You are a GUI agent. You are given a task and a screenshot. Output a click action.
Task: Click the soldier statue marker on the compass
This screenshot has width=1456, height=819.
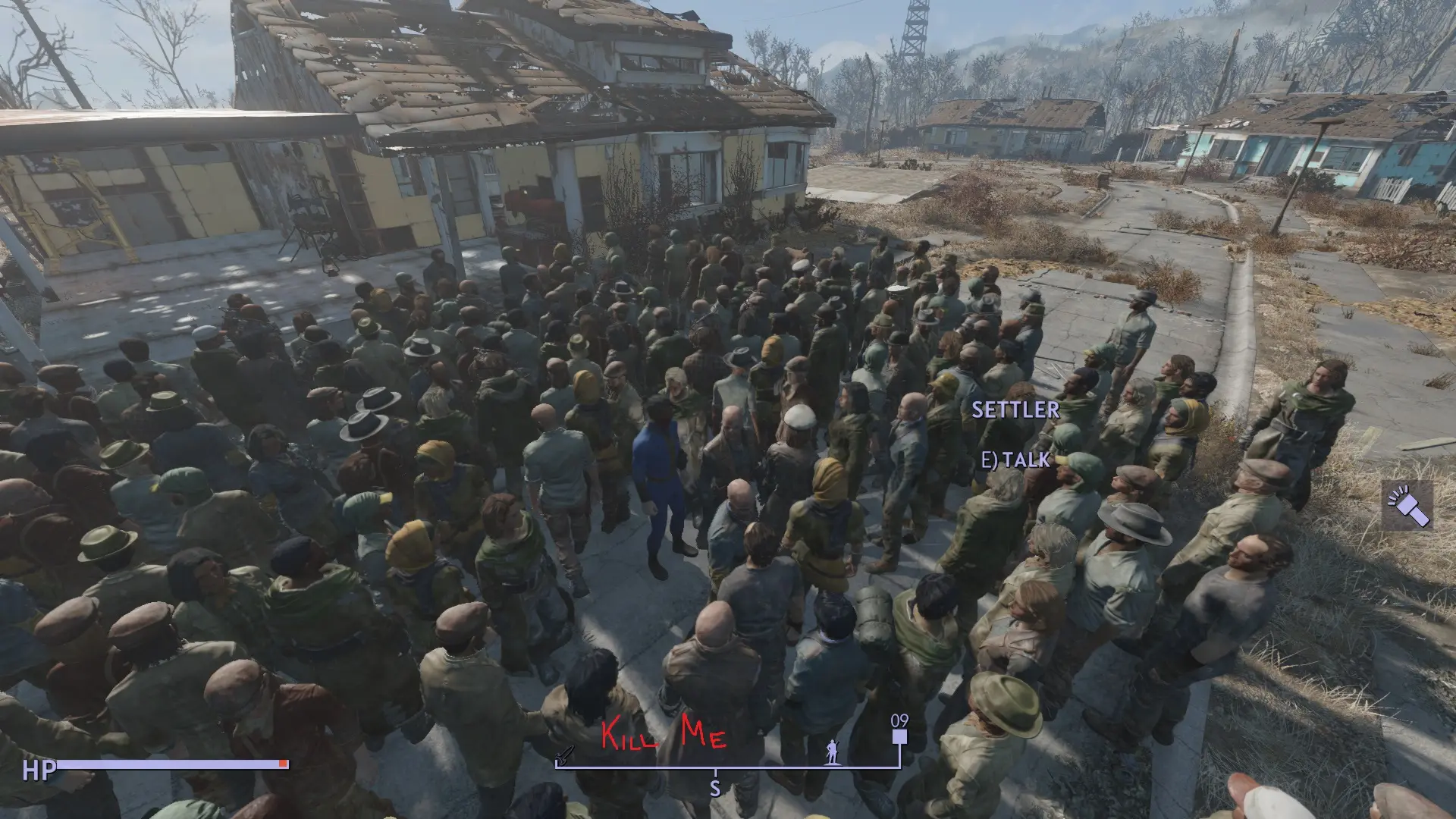point(833,752)
